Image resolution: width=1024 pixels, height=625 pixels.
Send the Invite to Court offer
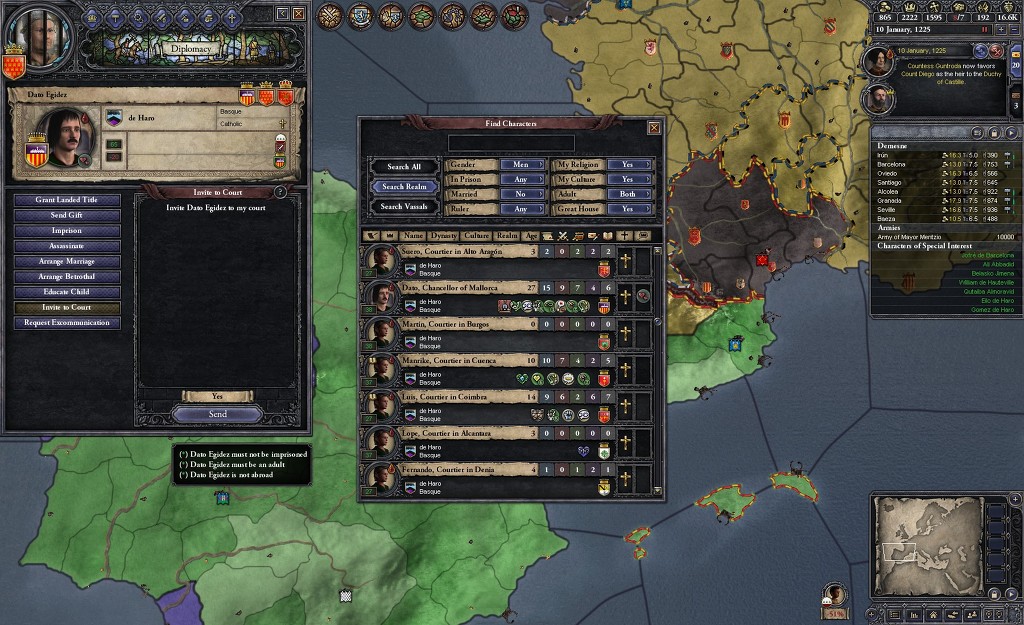click(x=217, y=414)
